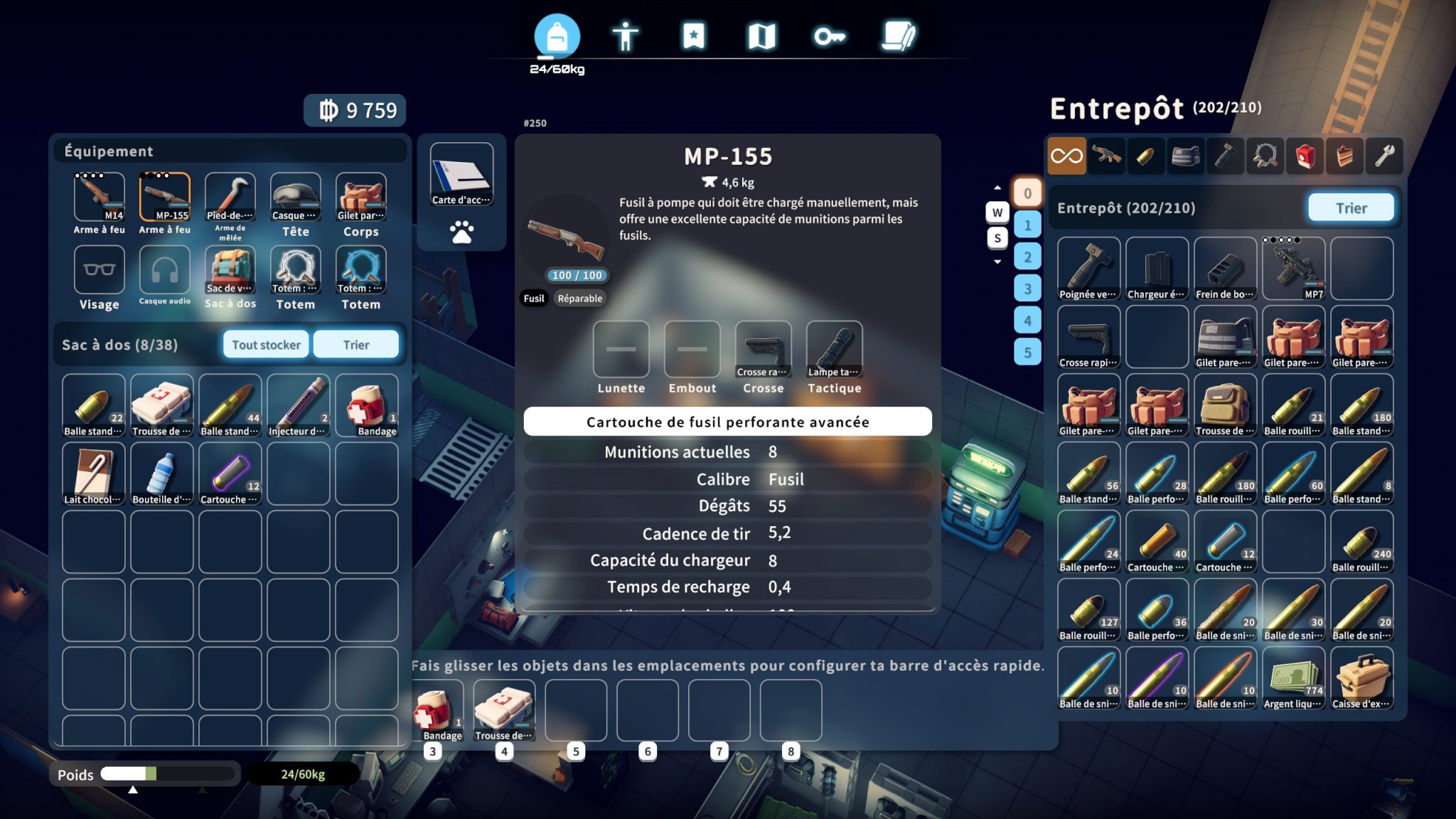Switch to the key icon tab
Image resolution: width=1456 pixels, height=819 pixels.
829,36
